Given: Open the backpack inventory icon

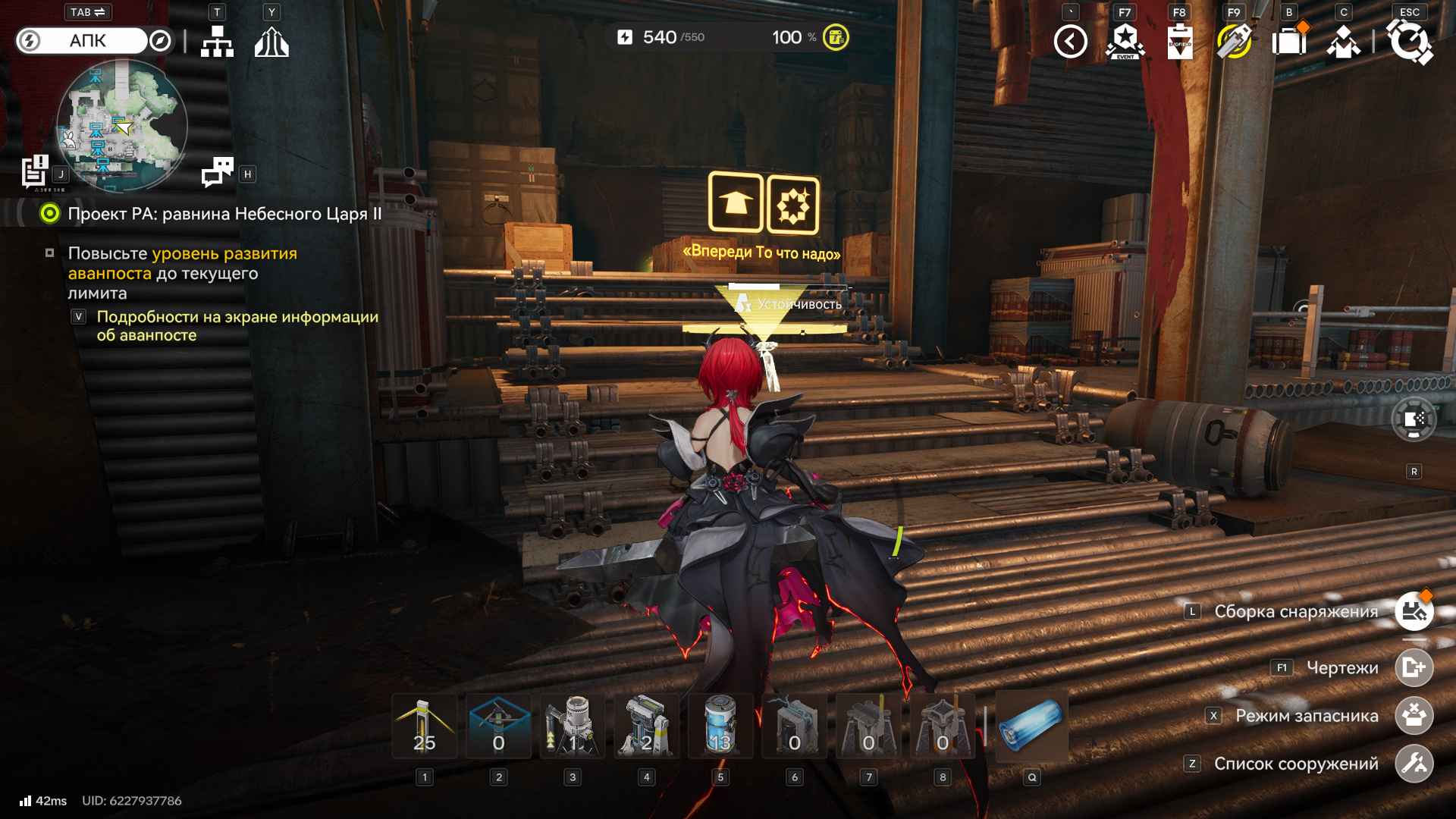Looking at the screenshot, I should pos(1288,42).
